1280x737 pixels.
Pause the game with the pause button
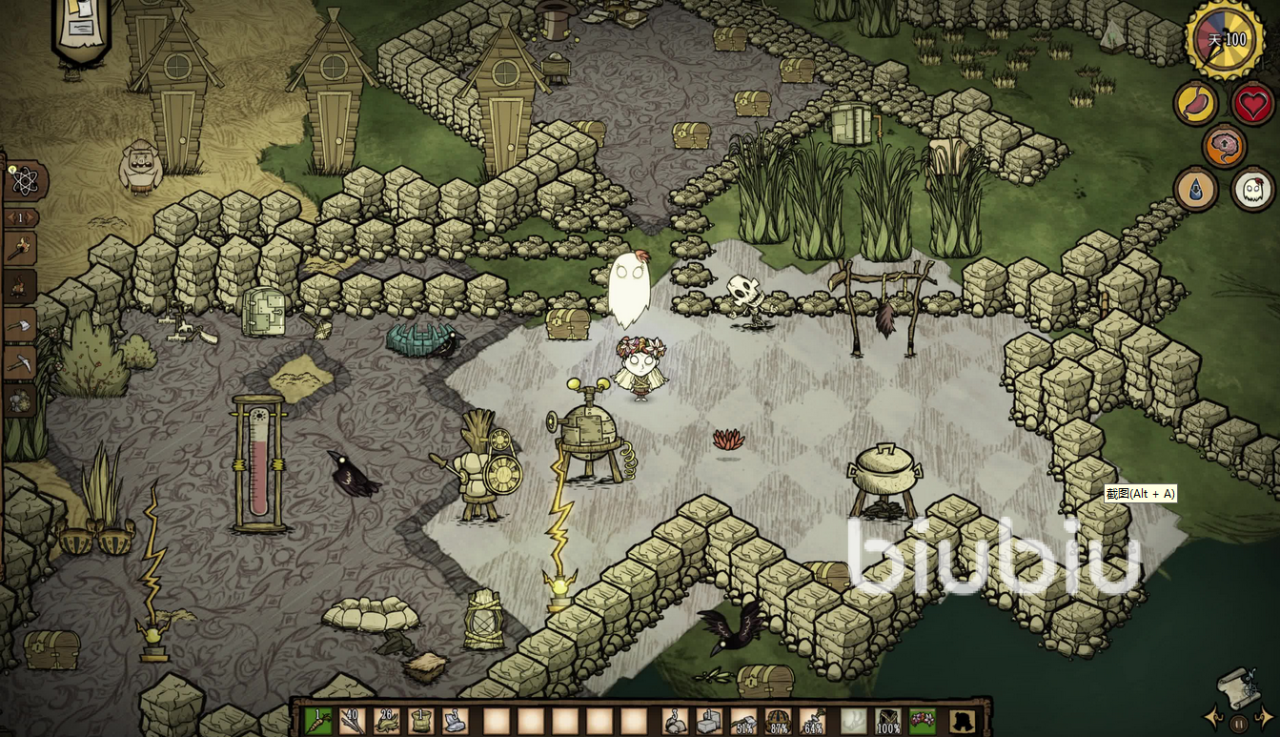point(1239,723)
